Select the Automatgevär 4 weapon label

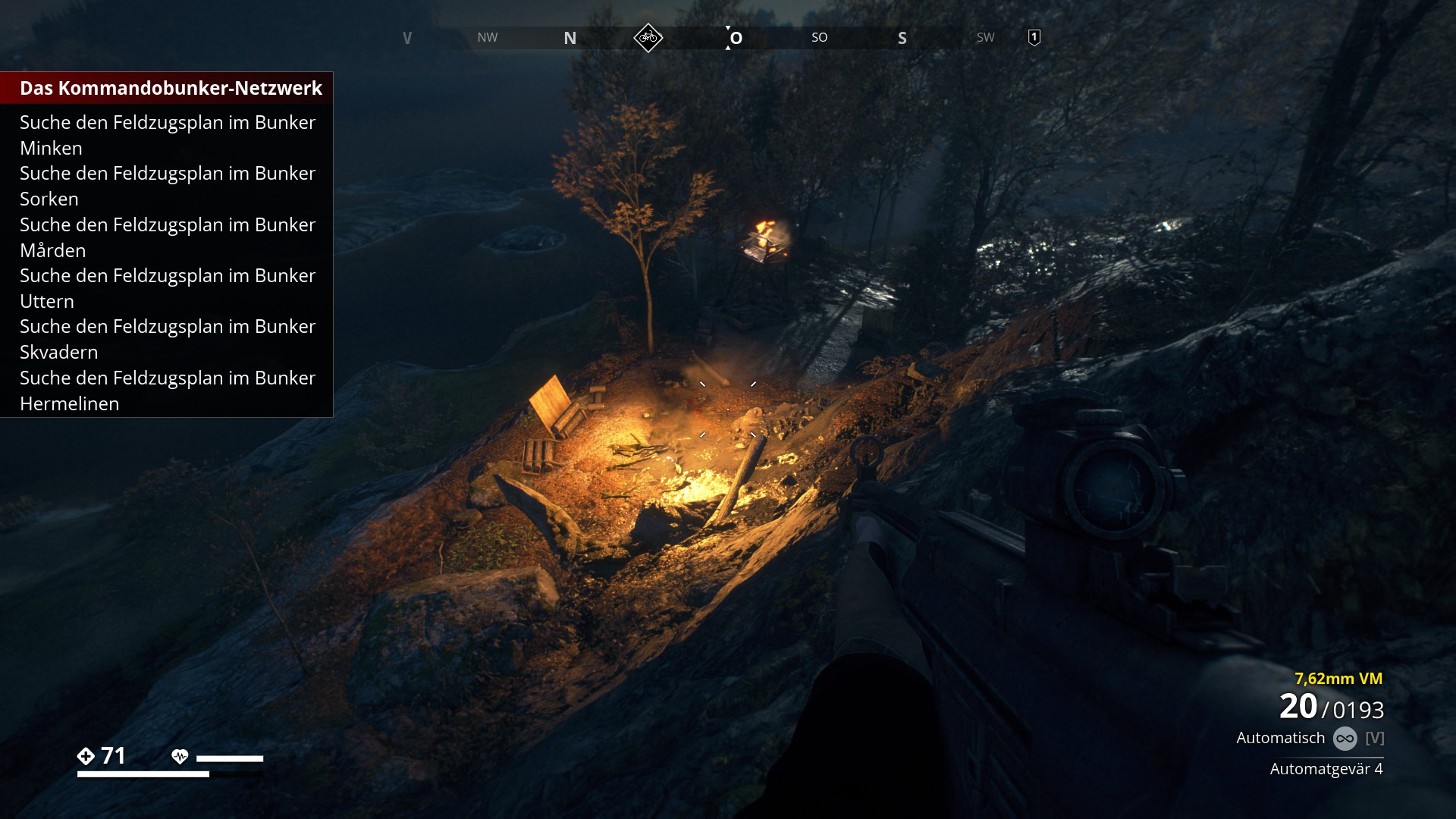tap(1326, 769)
